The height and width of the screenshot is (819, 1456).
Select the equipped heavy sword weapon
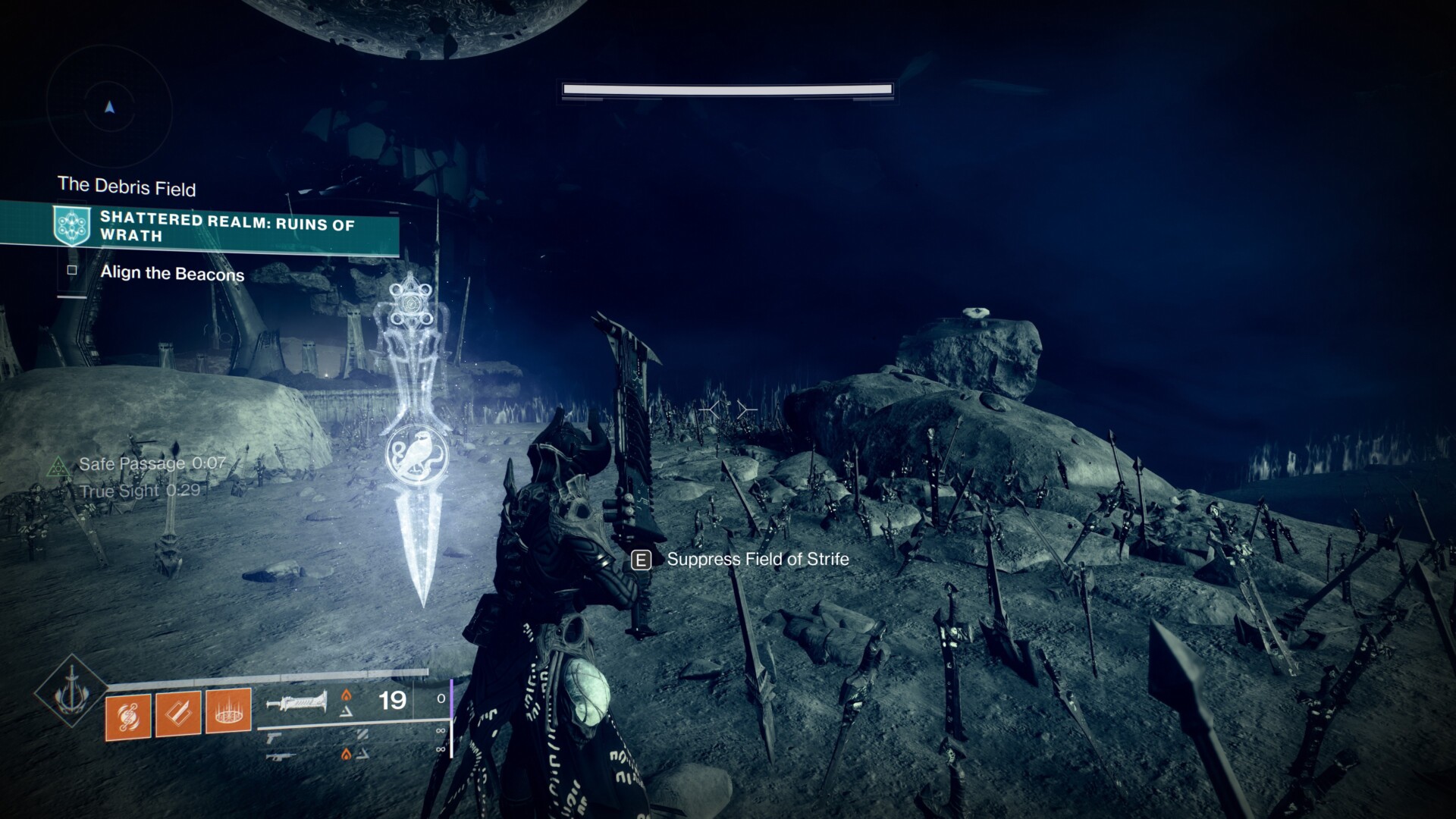pos(296,701)
